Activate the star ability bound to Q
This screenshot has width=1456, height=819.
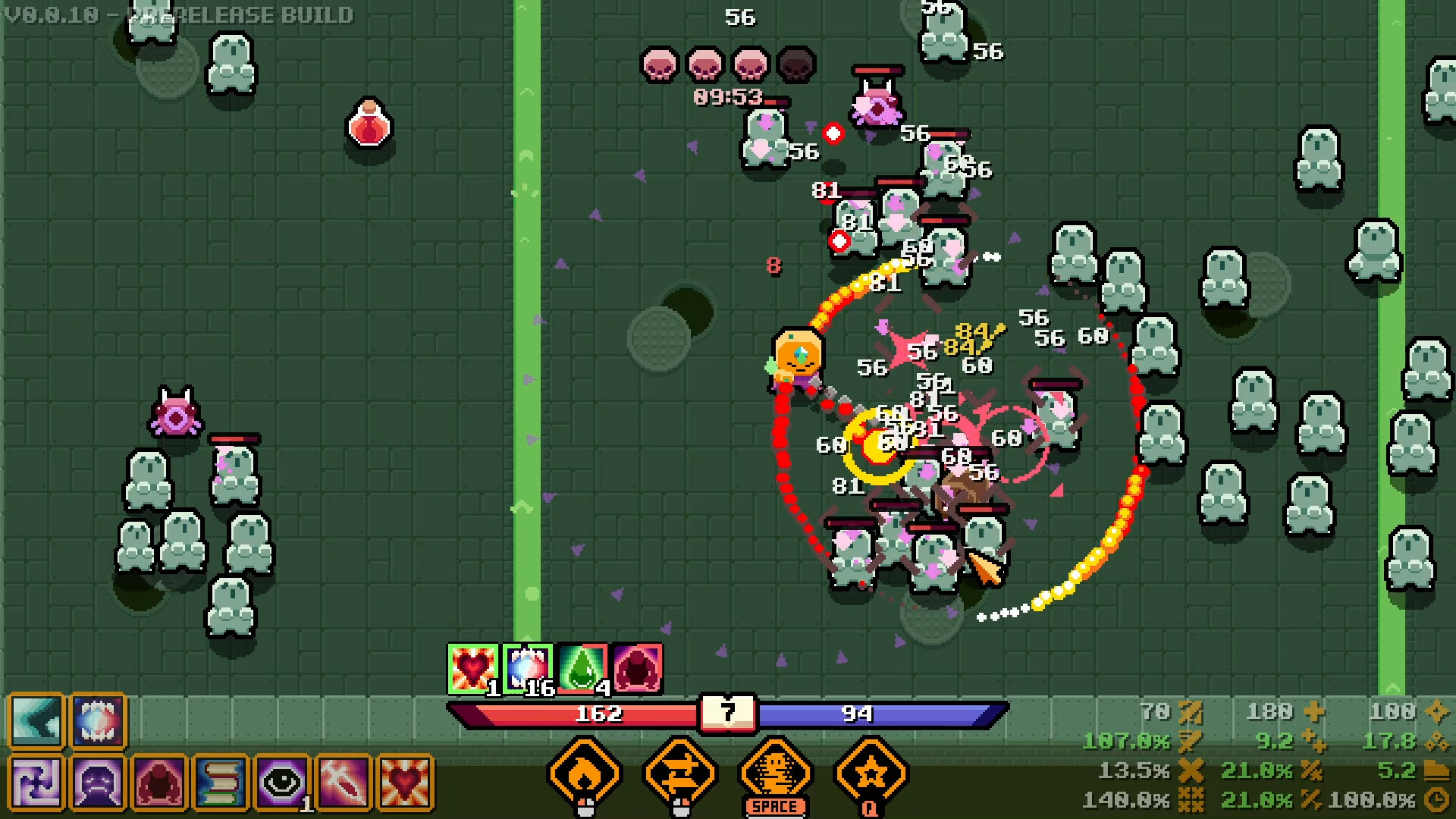click(872, 772)
